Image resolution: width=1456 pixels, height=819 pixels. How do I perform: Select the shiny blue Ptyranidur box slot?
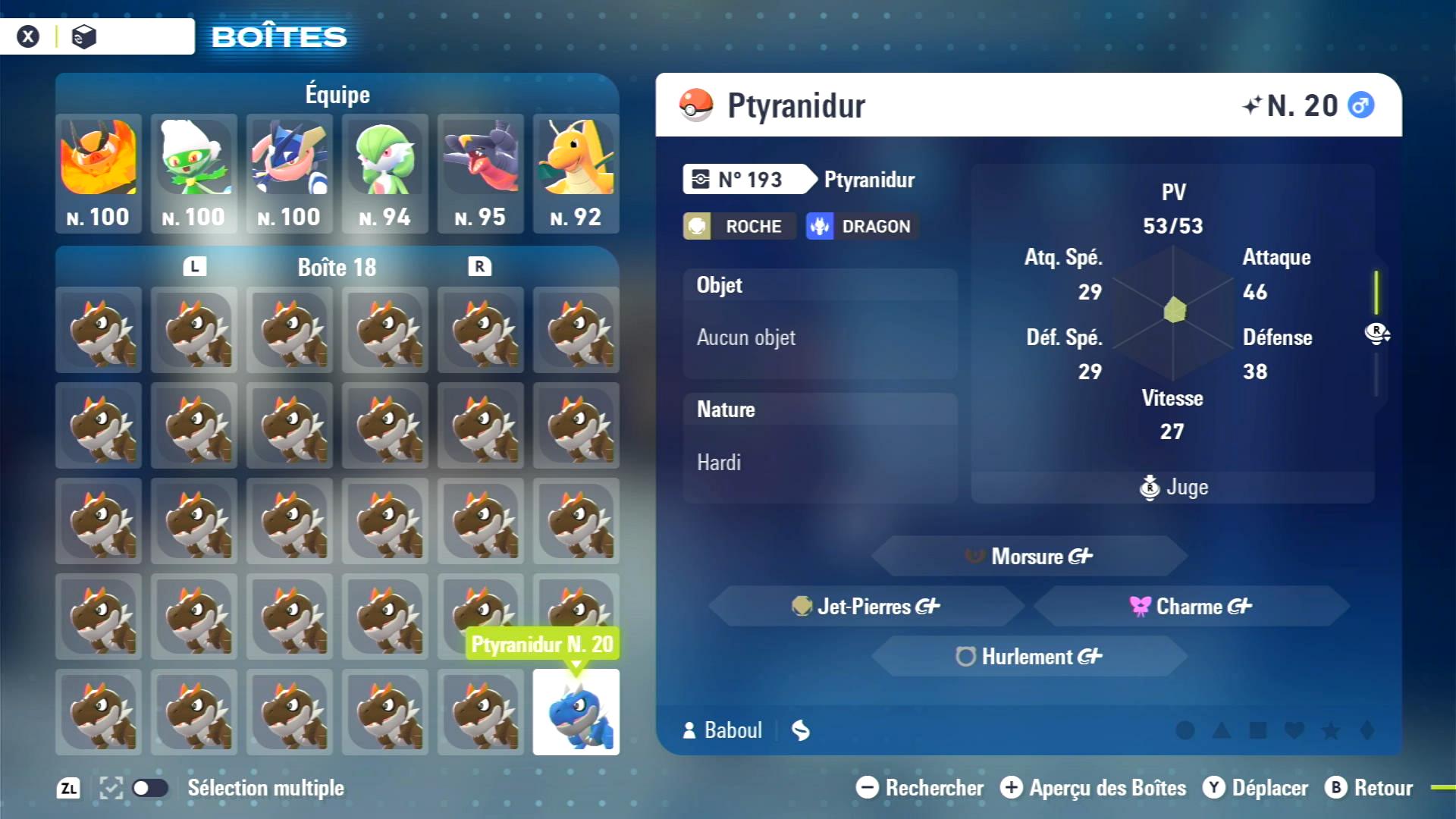pyautogui.click(x=576, y=711)
